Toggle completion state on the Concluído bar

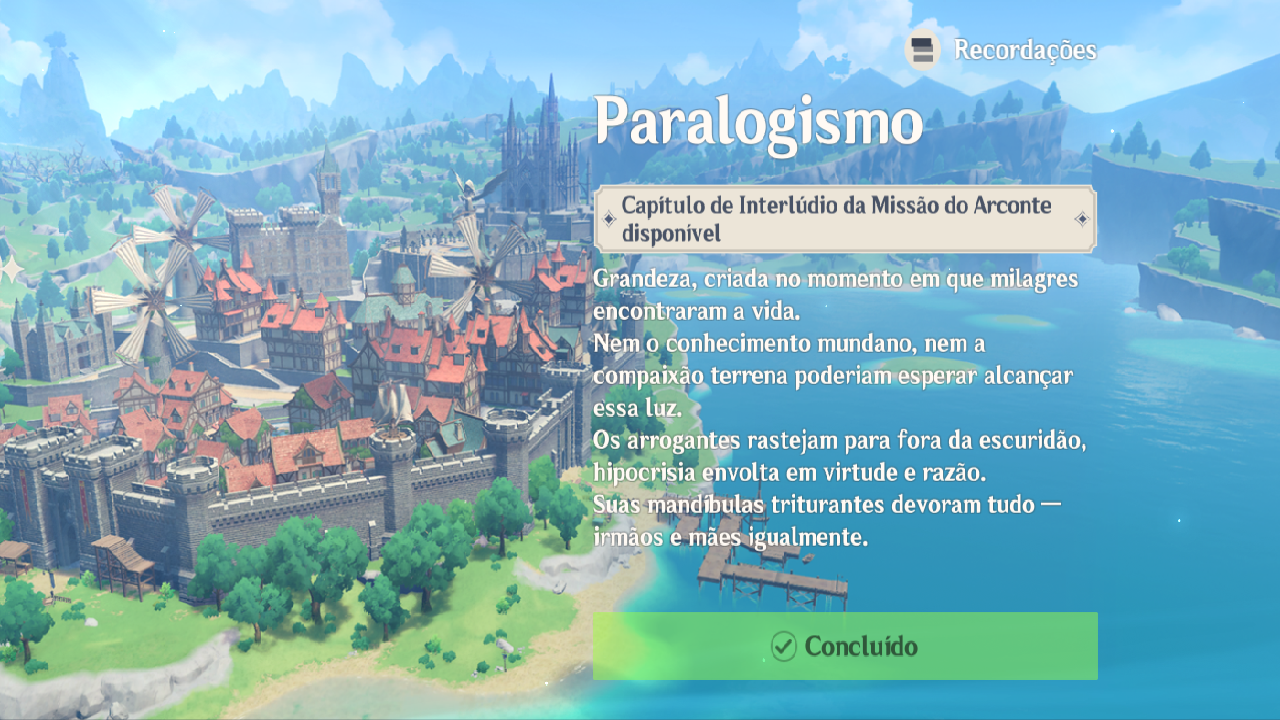[x=845, y=646]
